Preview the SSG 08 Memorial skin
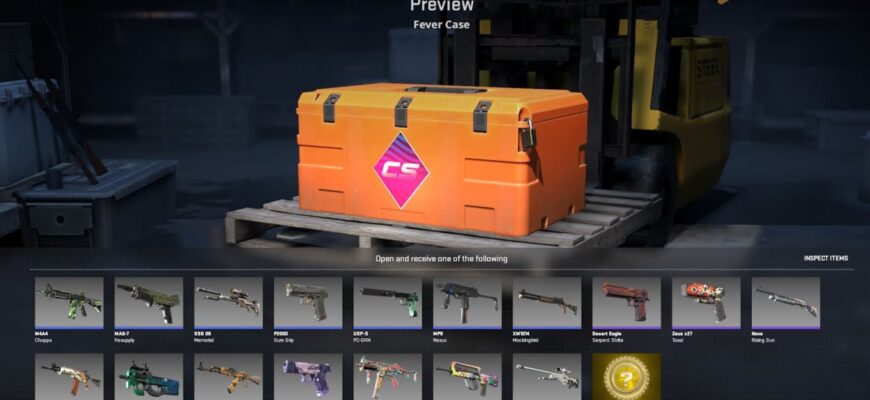This screenshot has width=870, height=400. pyautogui.click(x=228, y=301)
